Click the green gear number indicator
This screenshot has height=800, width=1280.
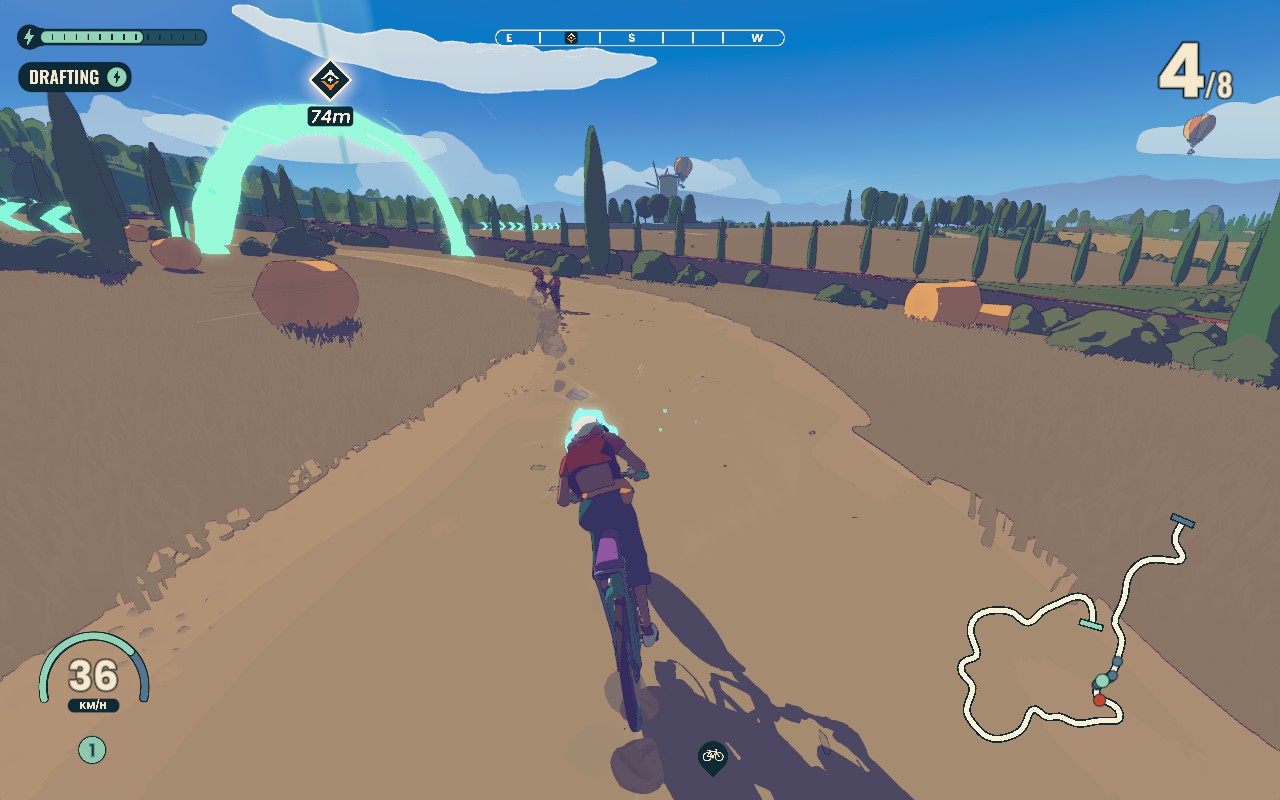92,749
